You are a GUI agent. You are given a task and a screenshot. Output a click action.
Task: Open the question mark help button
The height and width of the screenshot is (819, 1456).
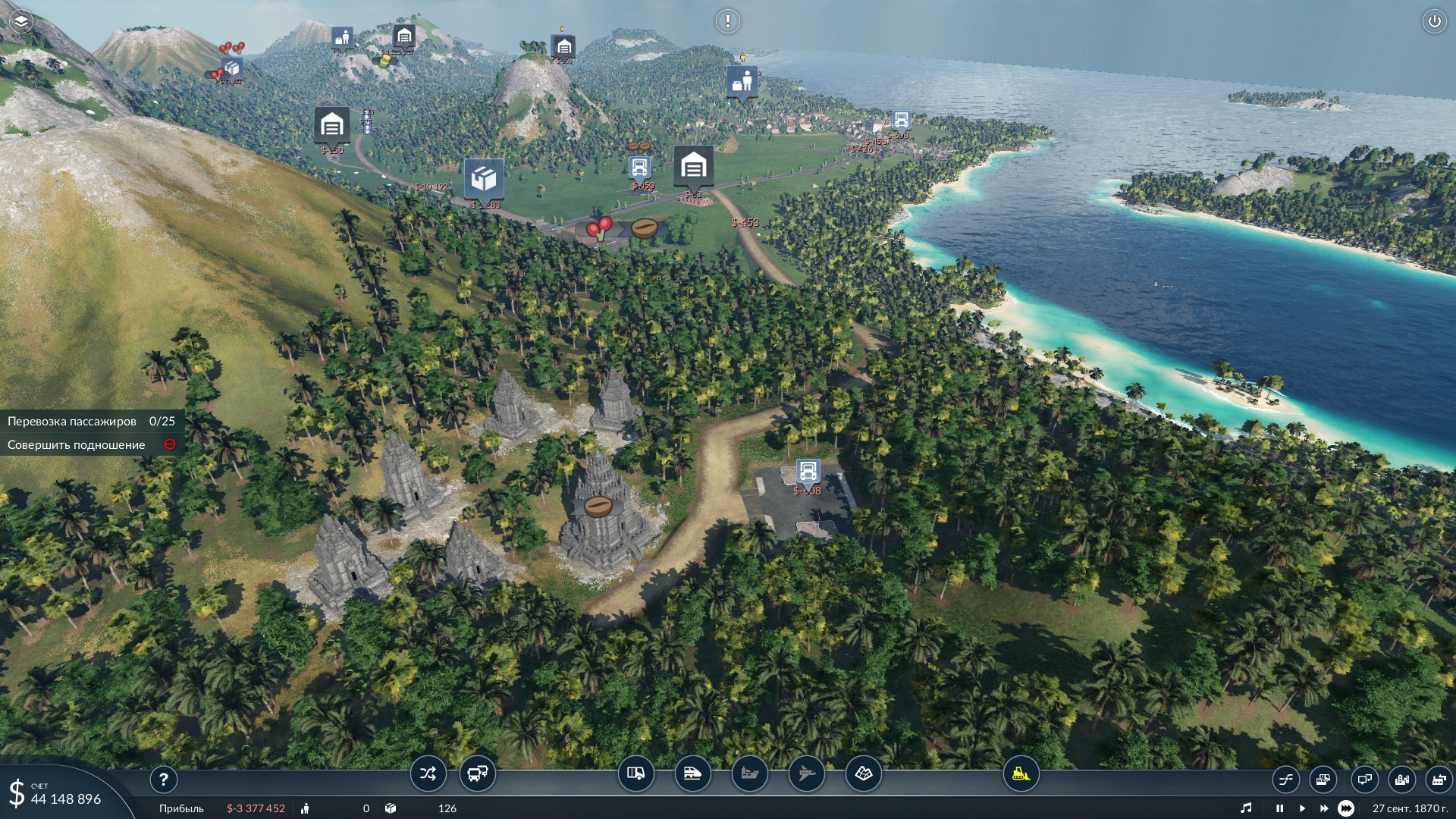[x=163, y=779]
